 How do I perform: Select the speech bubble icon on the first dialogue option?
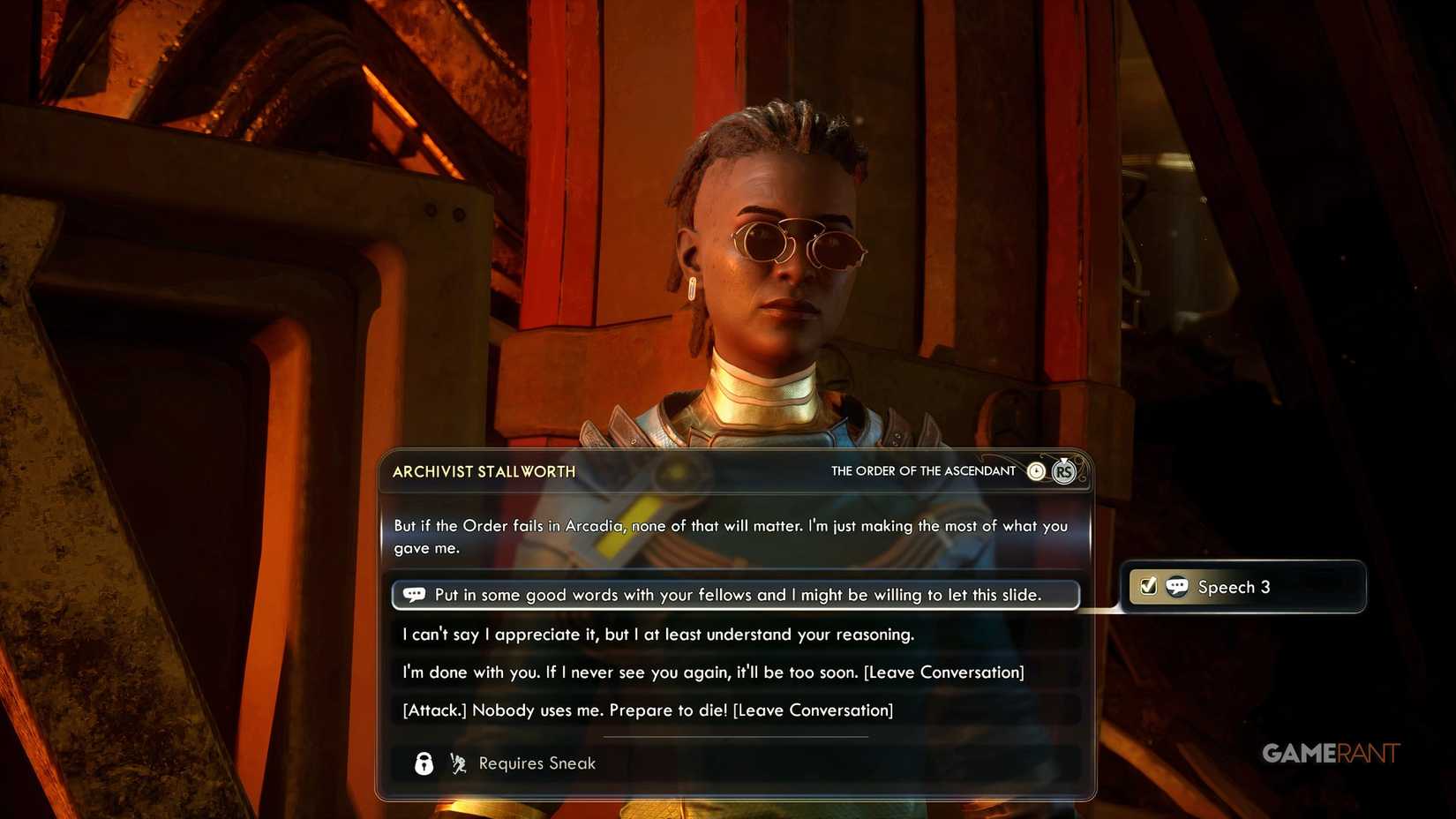point(413,595)
